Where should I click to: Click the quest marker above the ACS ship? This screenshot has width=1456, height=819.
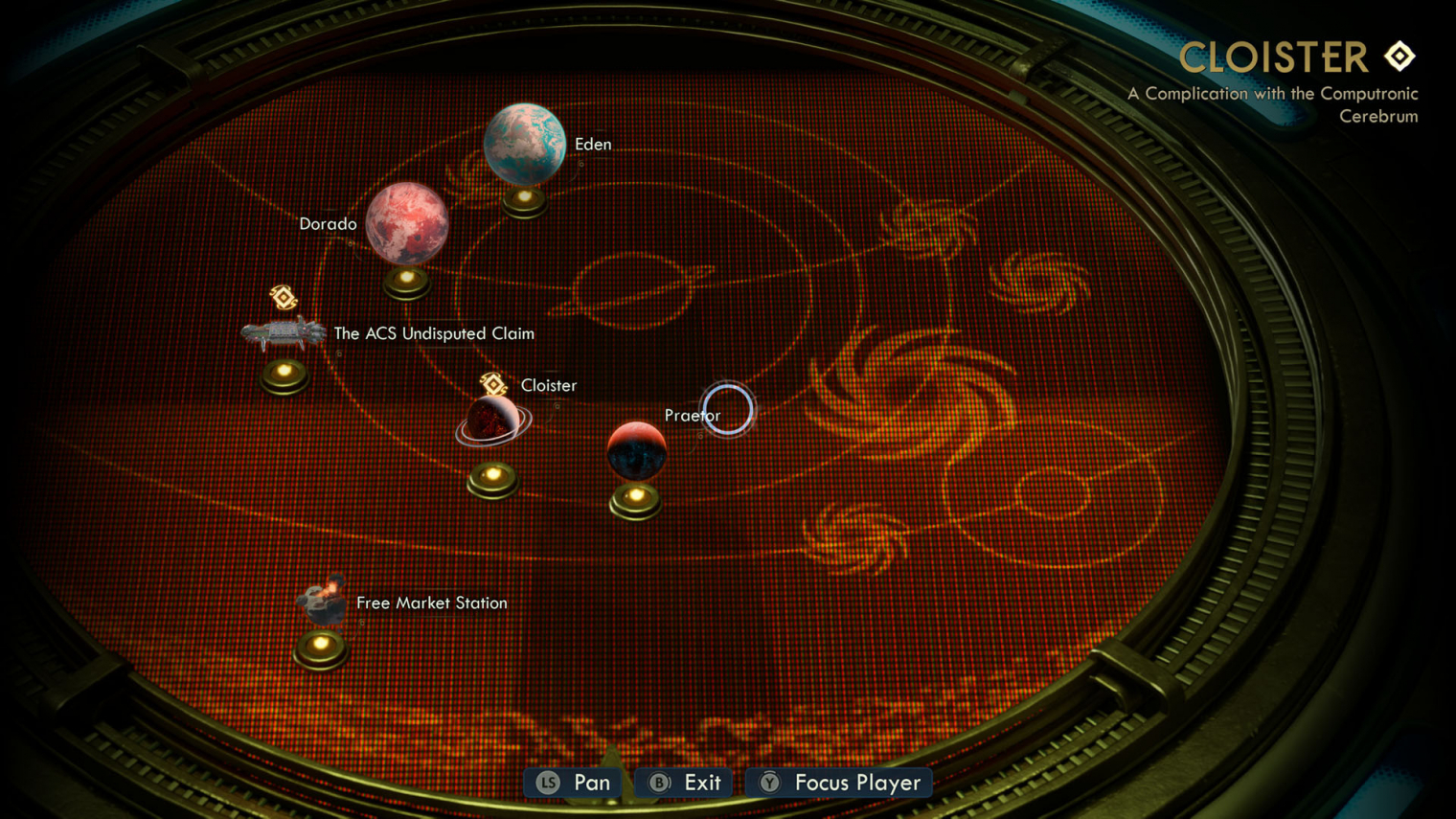point(284,297)
